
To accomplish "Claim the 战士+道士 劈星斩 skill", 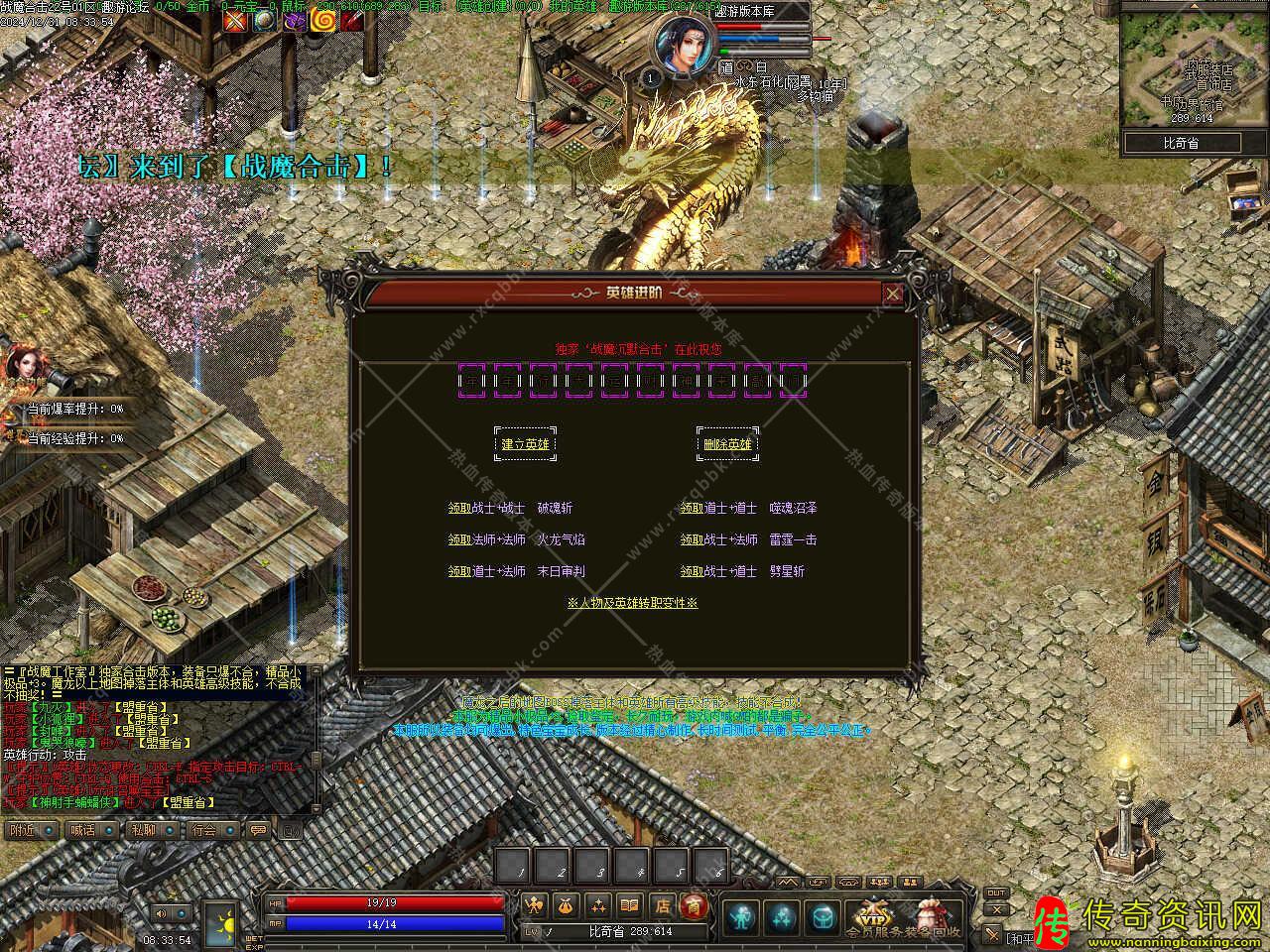I will tap(692, 571).
